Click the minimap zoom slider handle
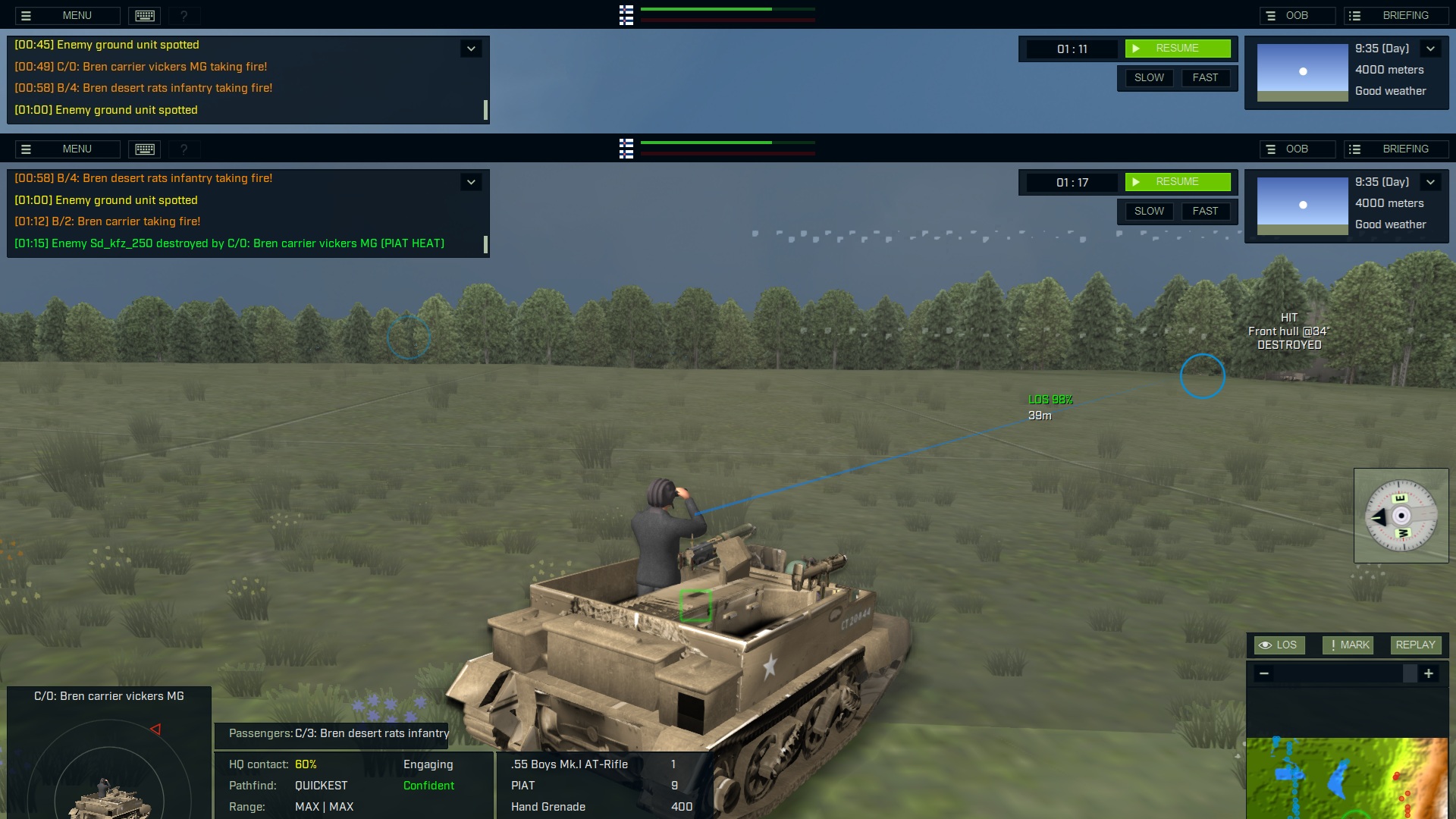The height and width of the screenshot is (819, 1456). click(1411, 673)
